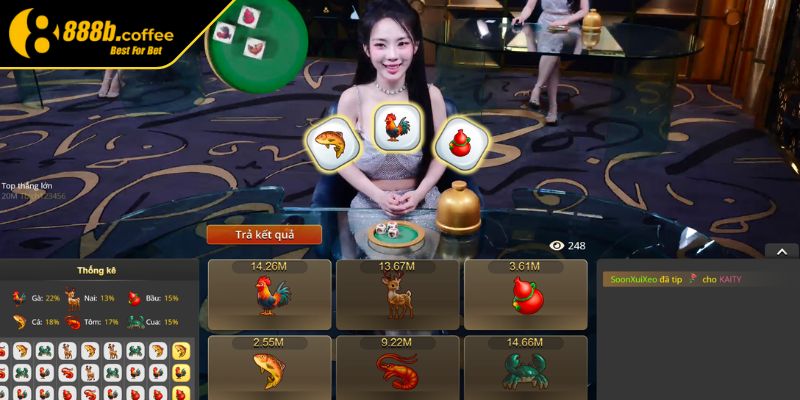This screenshot has height=400, width=800.
Task: Bet on the shrimp tile
Action: (x=397, y=370)
